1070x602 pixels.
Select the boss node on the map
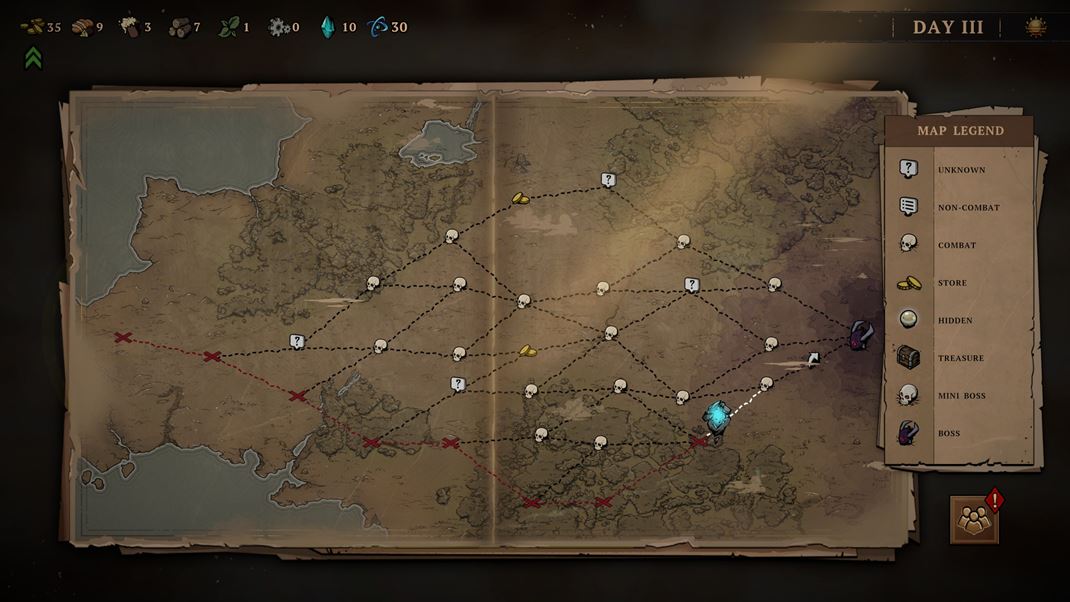pyautogui.click(x=859, y=335)
